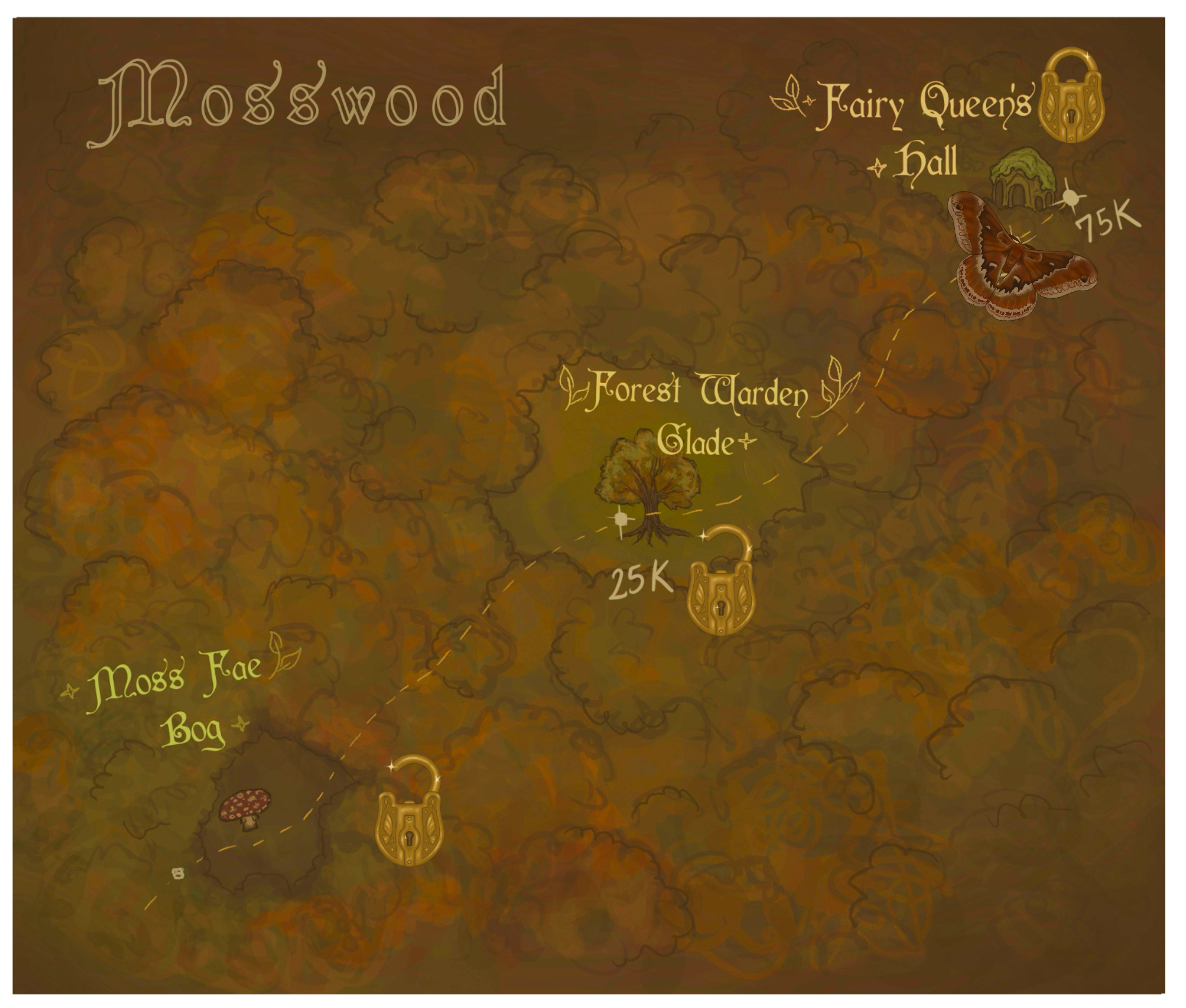Screen dimensions: 1186x1008
Task: Click the open padlock beside the 25K label
Action: [x=721, y=589]
